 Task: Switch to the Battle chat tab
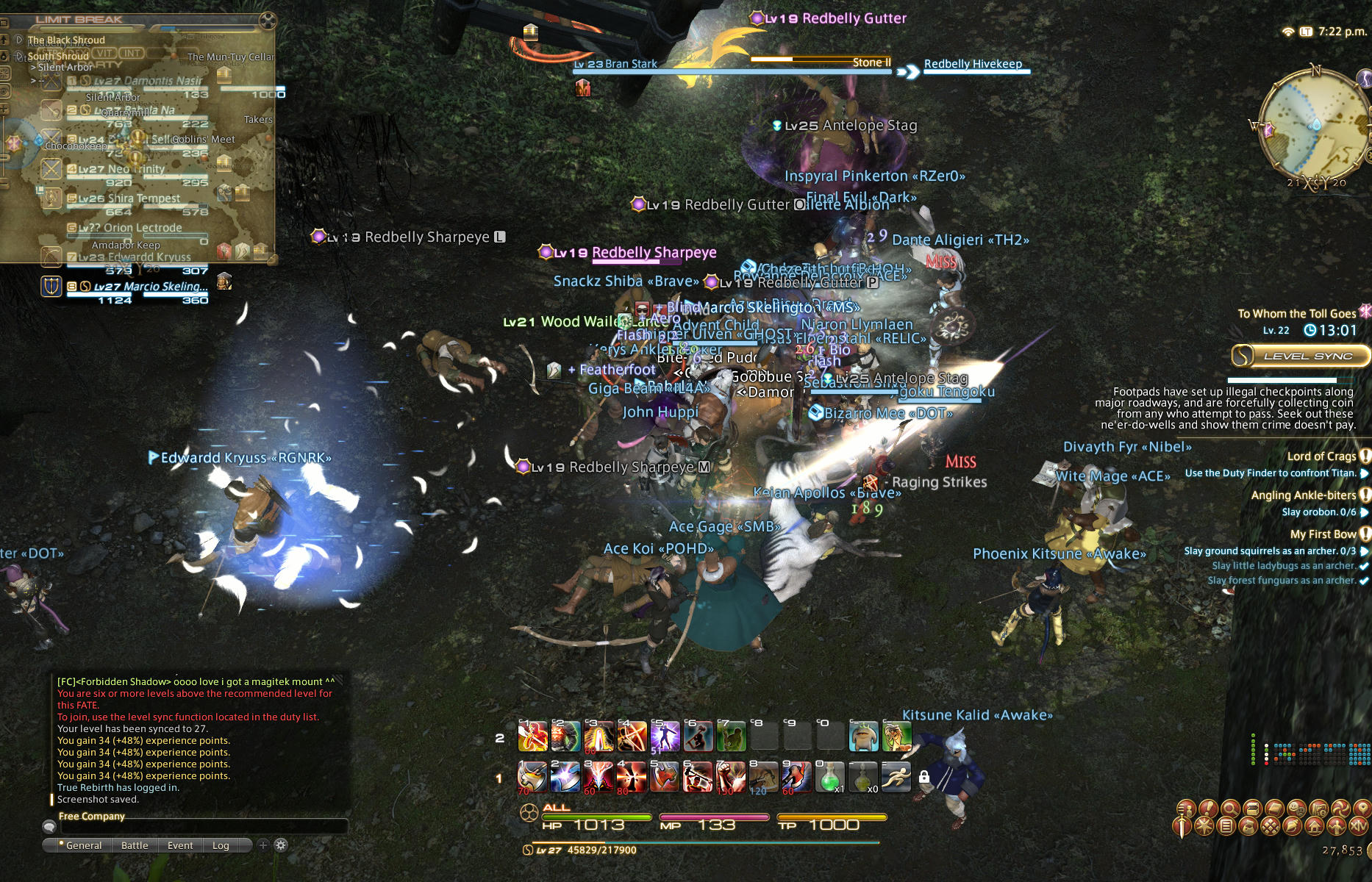point(135,845)
